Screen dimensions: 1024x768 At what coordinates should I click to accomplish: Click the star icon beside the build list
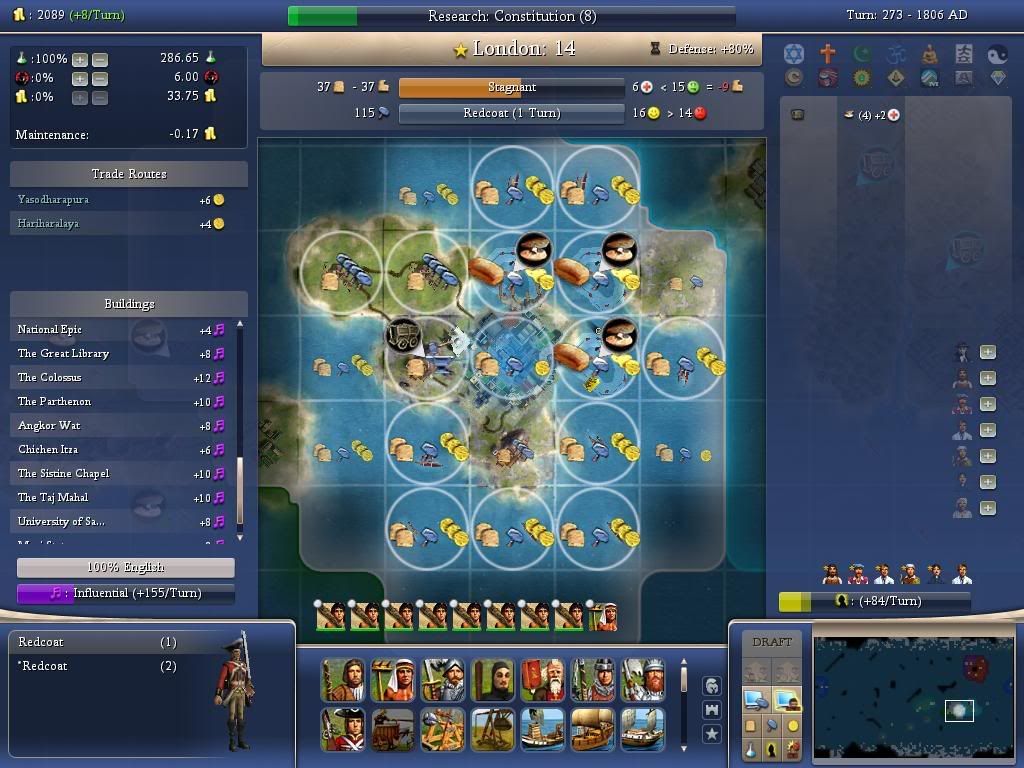pos(712,734)
